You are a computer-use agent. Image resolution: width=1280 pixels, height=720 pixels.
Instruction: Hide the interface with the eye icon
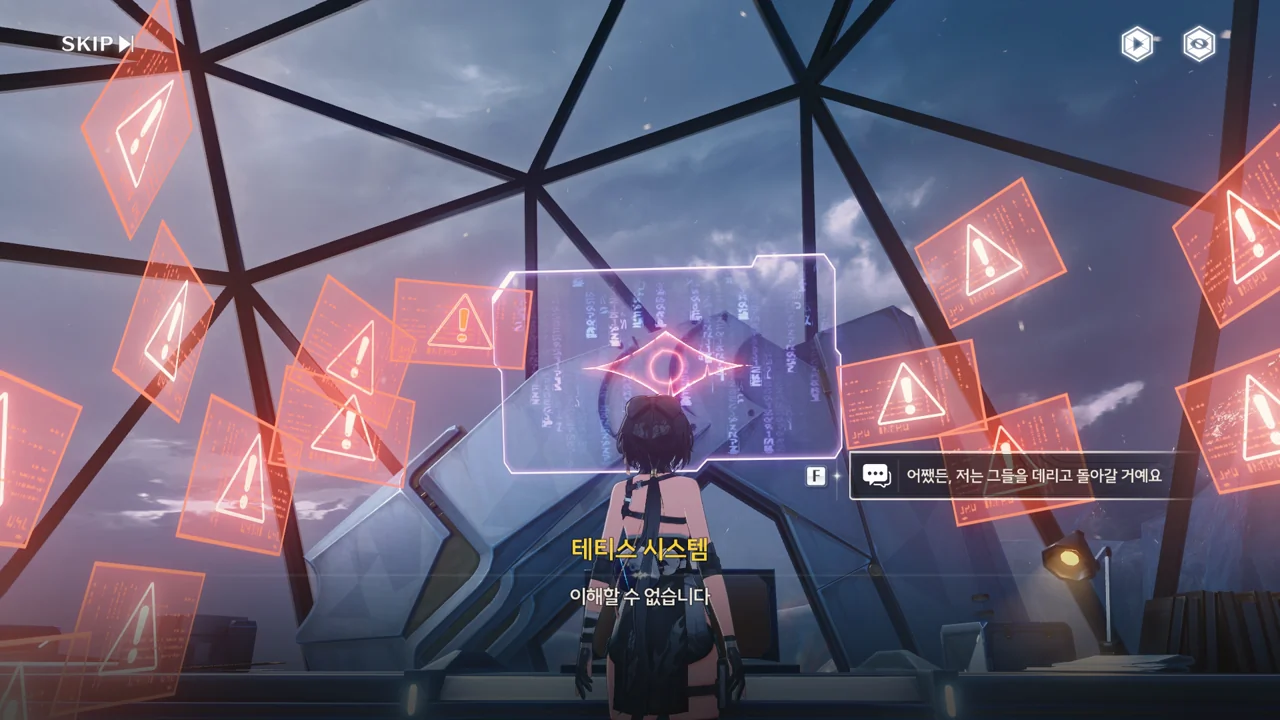click(1199, 44)
